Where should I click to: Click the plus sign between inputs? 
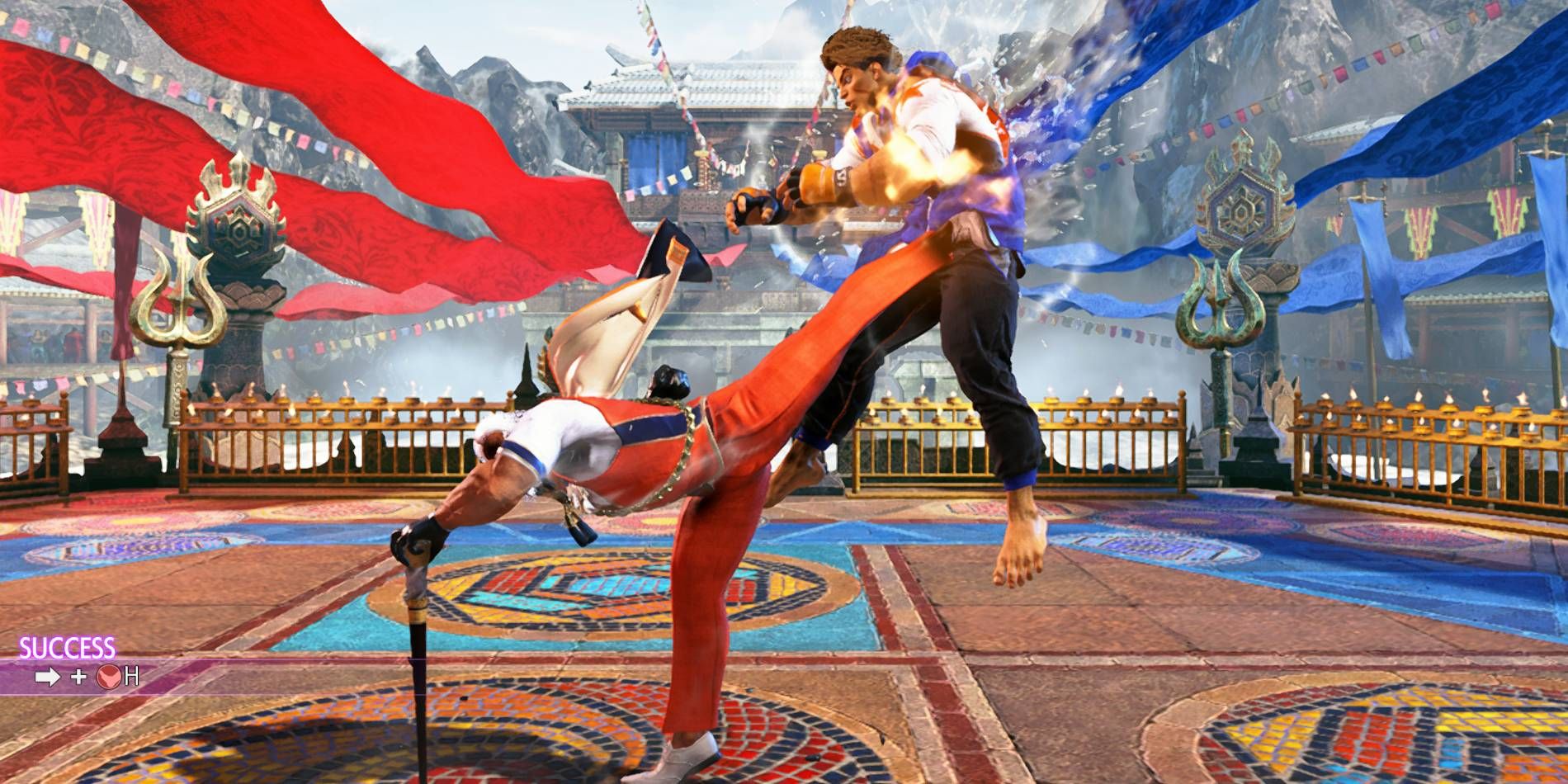(78, 677)
